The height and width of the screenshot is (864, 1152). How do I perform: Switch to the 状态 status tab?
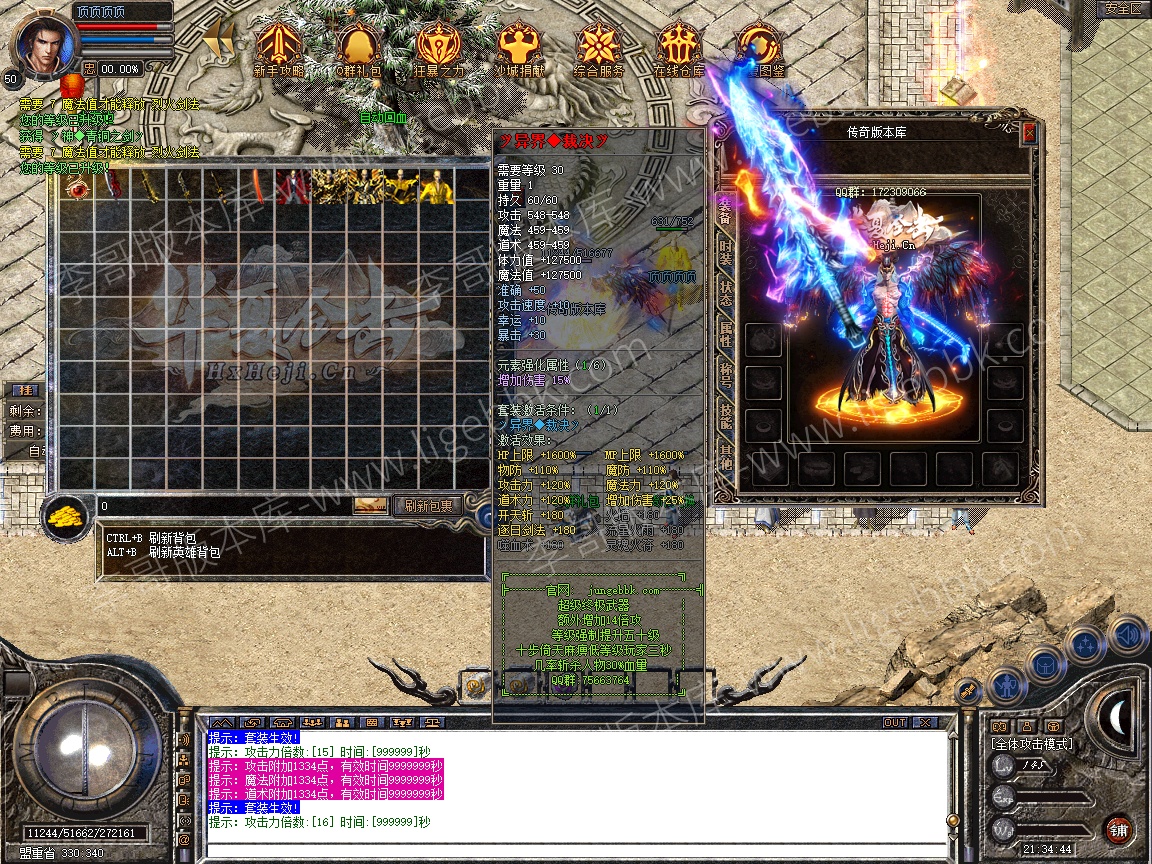pos(725,294)
